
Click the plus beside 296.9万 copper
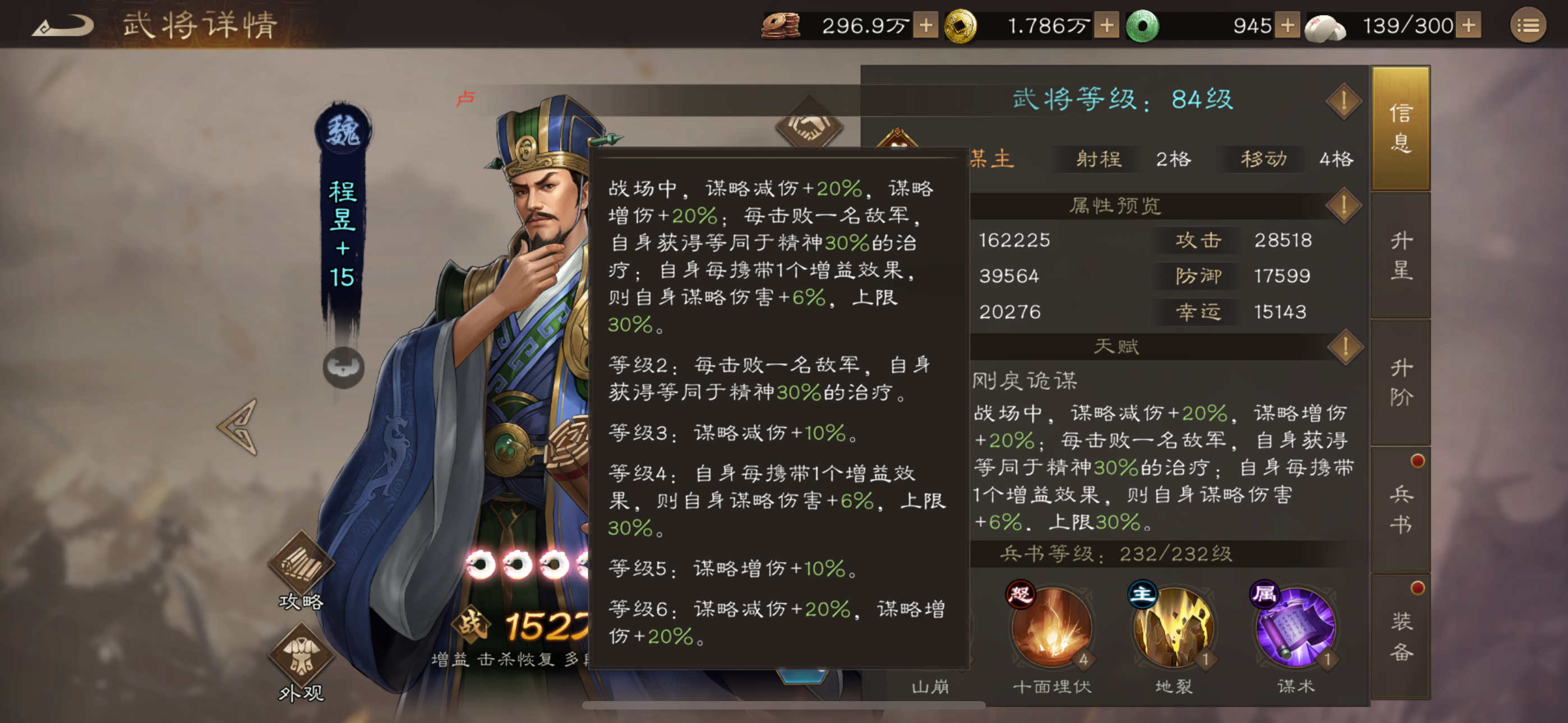tap(926, 26)
